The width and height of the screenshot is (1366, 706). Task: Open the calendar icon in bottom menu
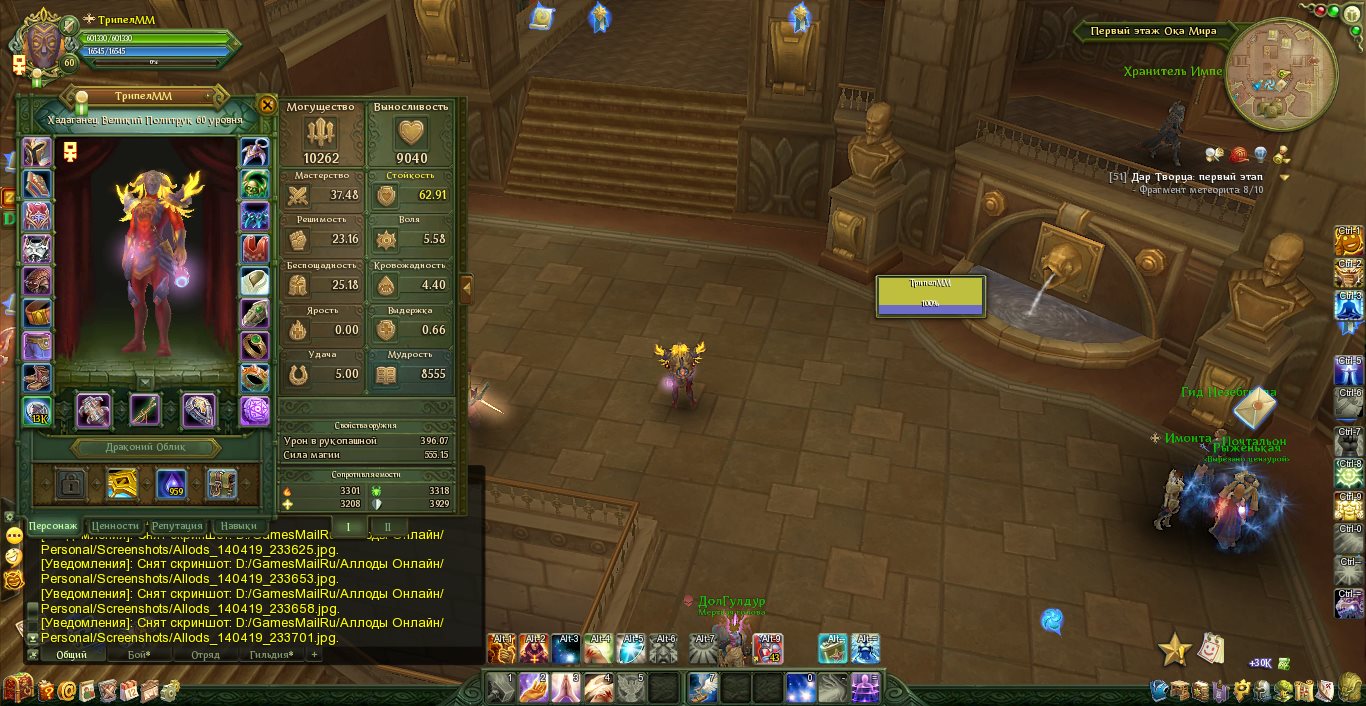(129, 689)
